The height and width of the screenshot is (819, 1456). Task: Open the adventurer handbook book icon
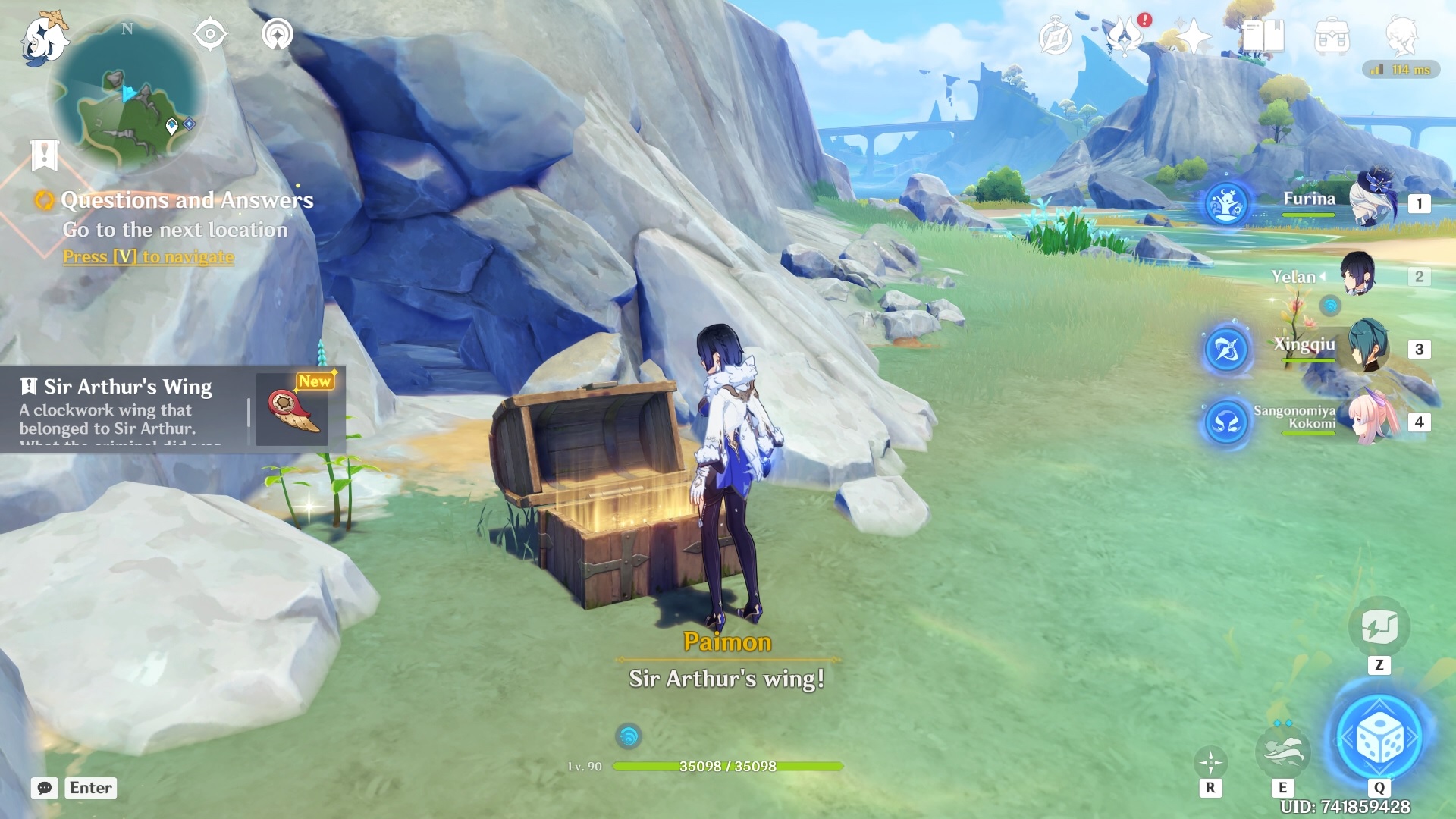coord(1263,36)
